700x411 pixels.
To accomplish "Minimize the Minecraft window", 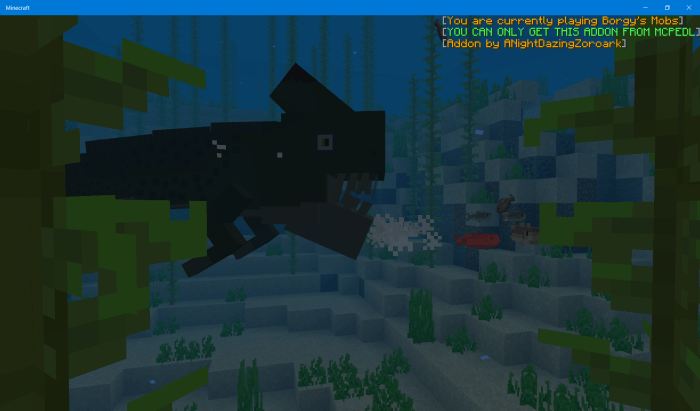I will coord(646,7).
